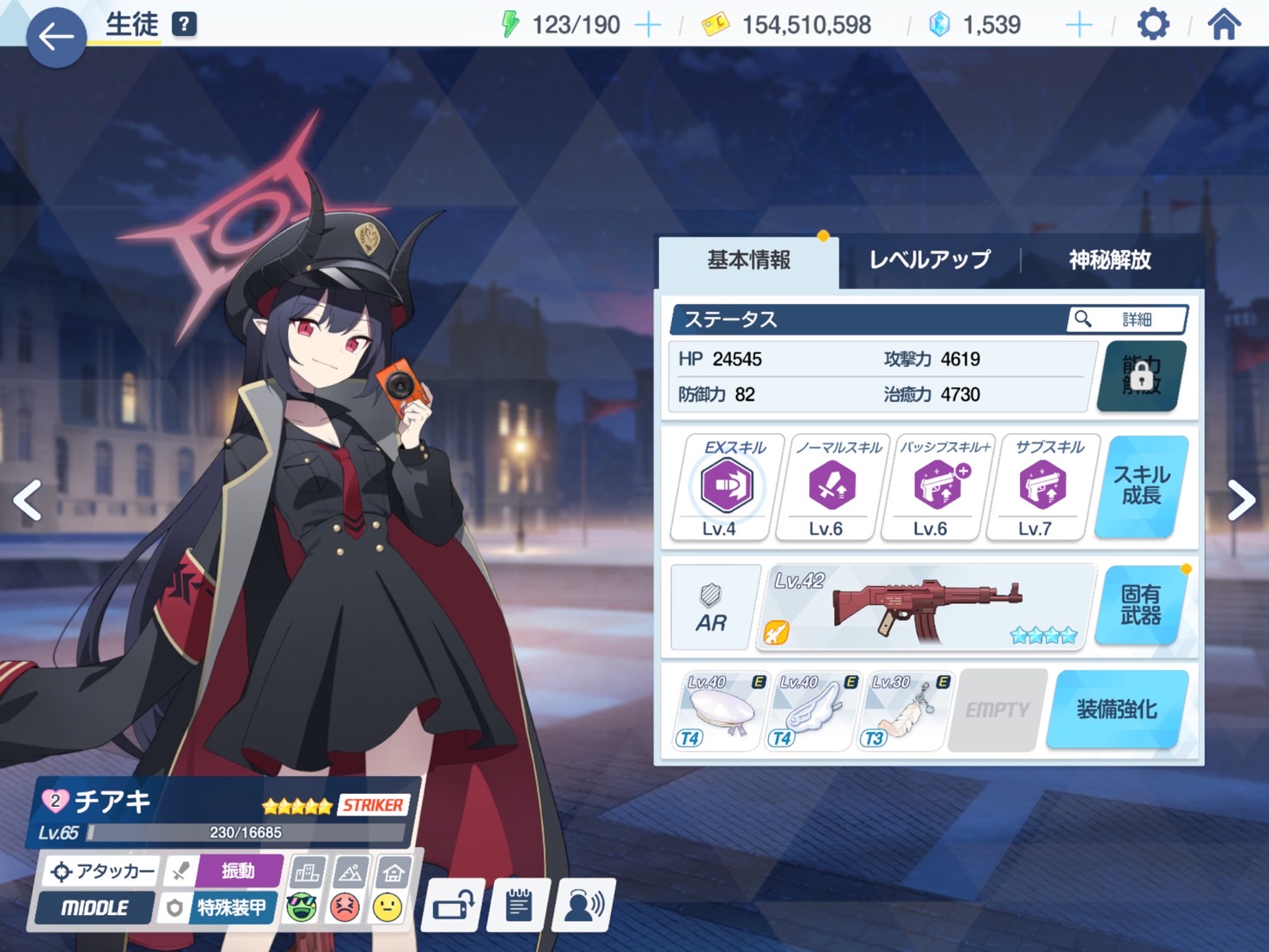Show 詳細 status details

1127,320
